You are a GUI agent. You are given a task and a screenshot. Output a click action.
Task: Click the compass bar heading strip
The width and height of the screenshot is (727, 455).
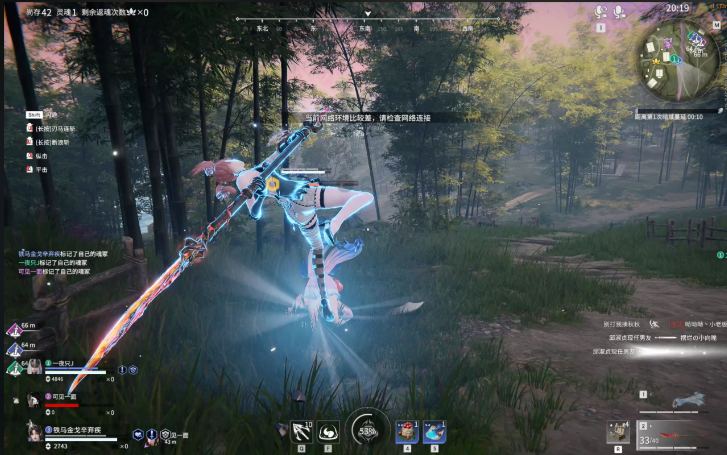pyautogui.click(x=367, y=27)
